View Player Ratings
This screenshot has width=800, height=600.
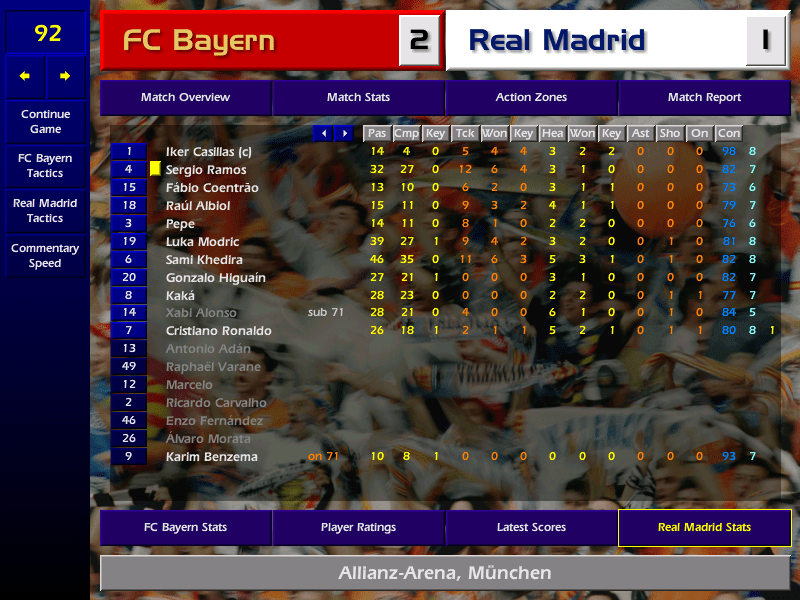tap(358, 527)
